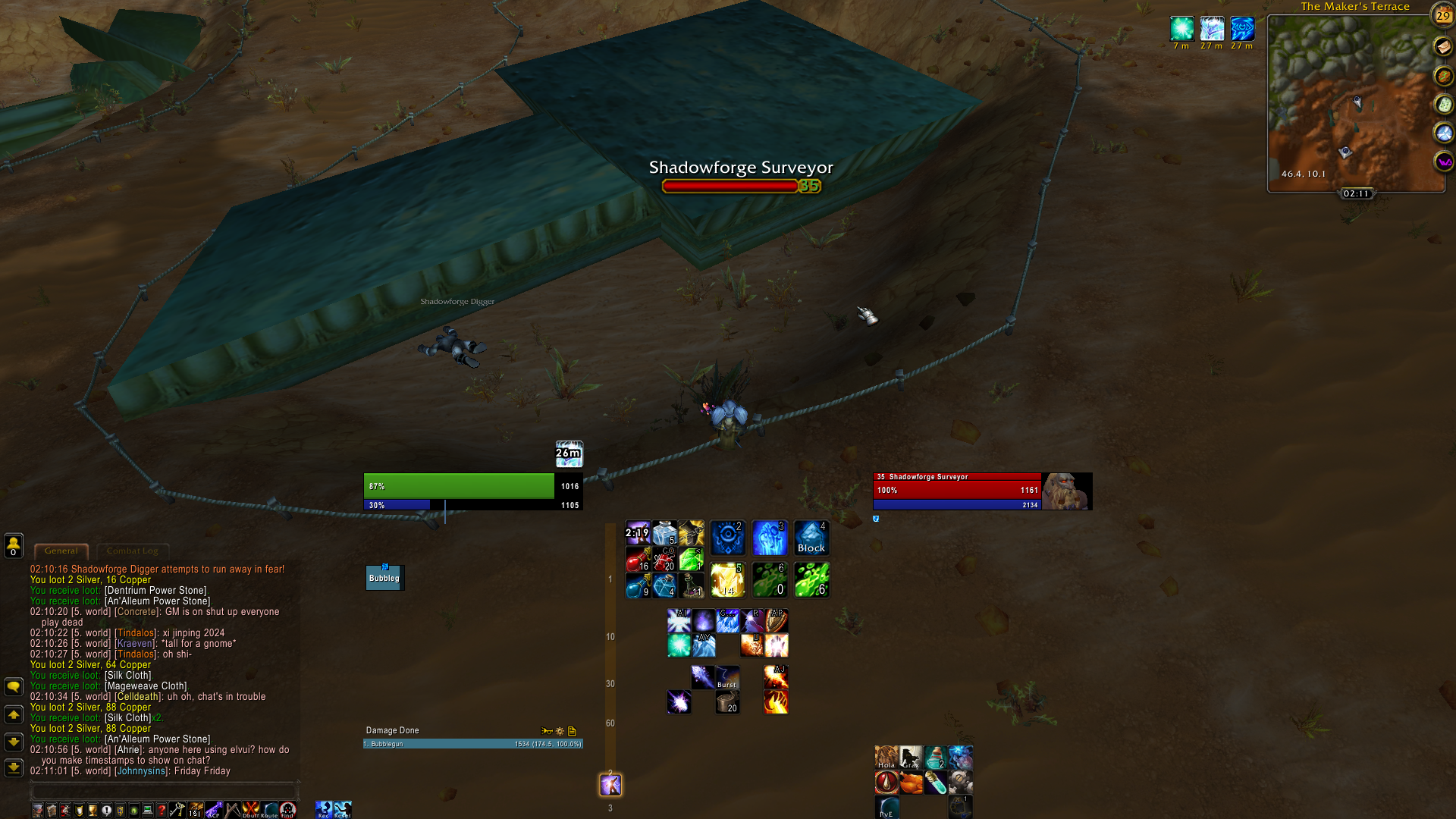Check mail via the minimap envelope icon
This screenshot has height=819, width=1456.
[x=1443, y=45]
